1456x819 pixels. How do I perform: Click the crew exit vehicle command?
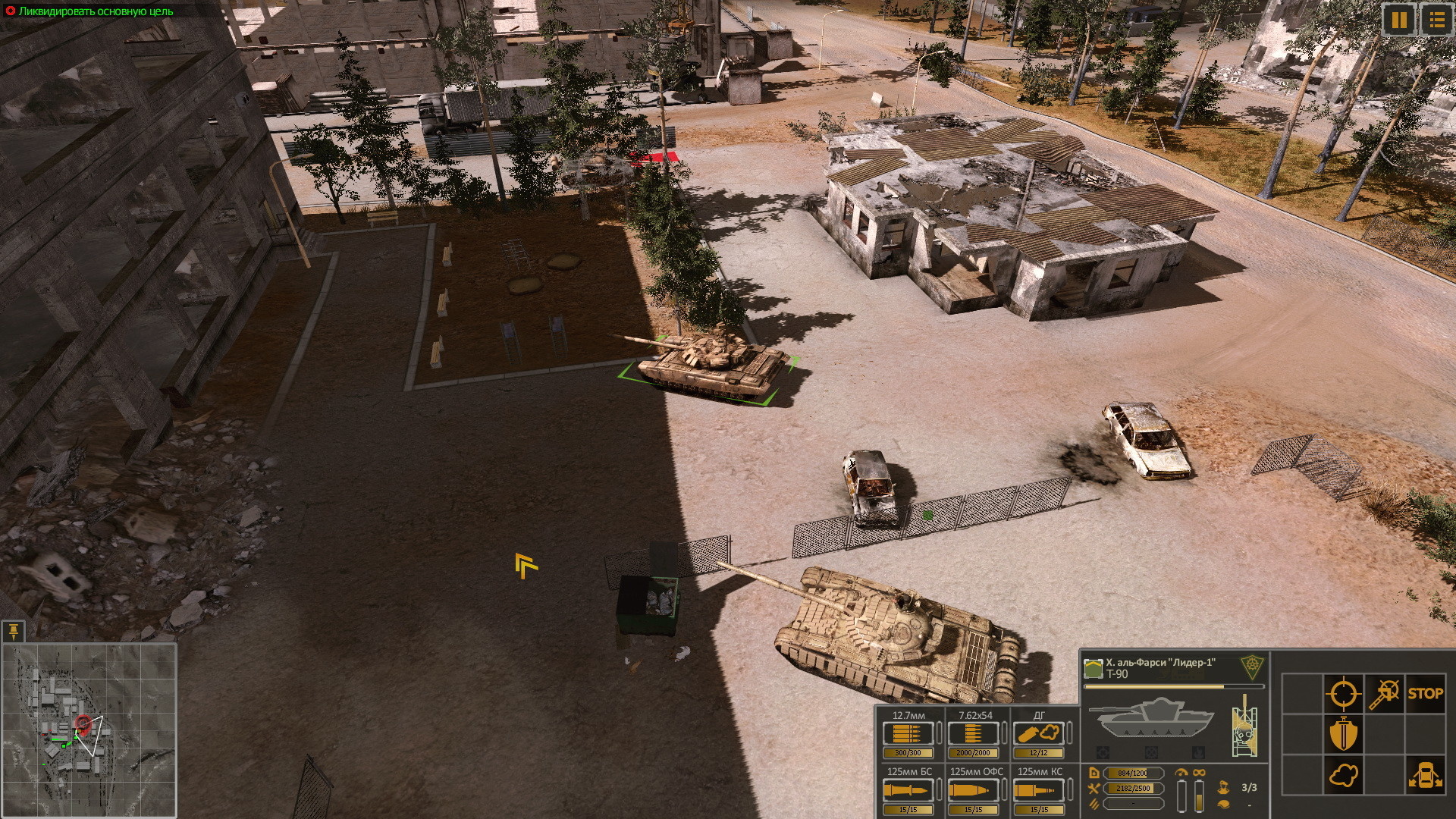(1425, 776)
